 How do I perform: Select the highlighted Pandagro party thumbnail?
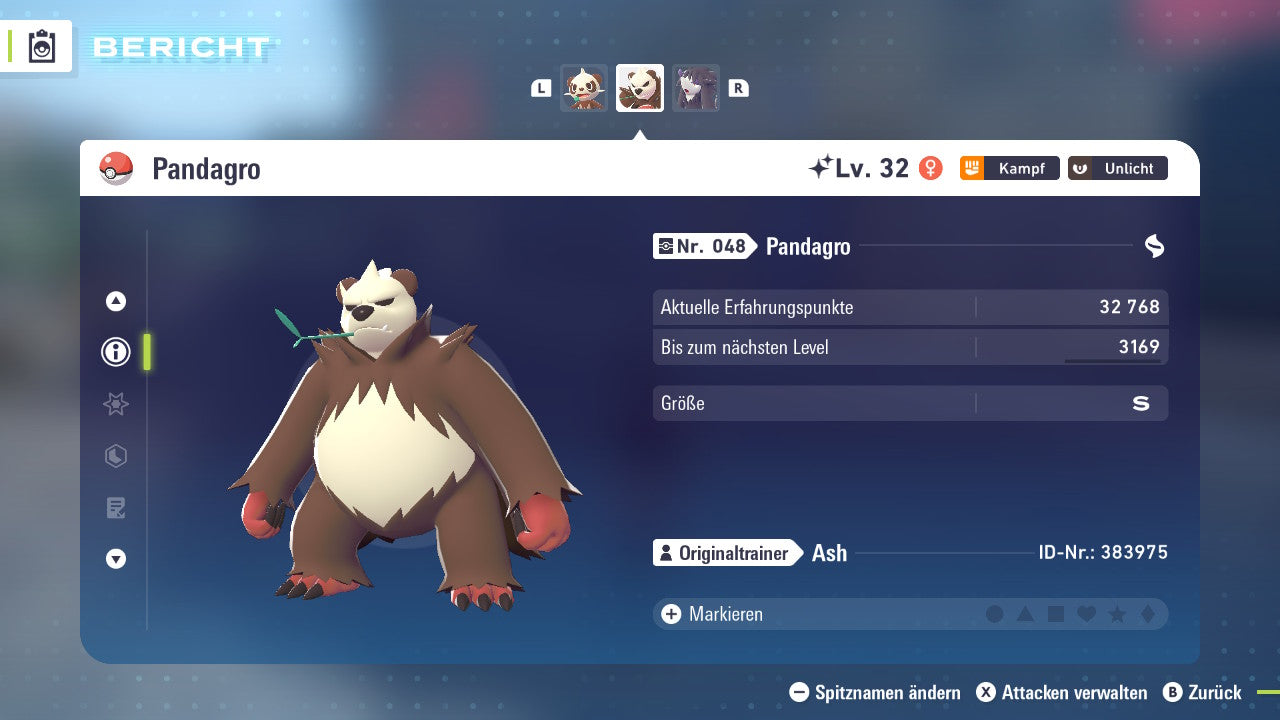click(640, 88)
